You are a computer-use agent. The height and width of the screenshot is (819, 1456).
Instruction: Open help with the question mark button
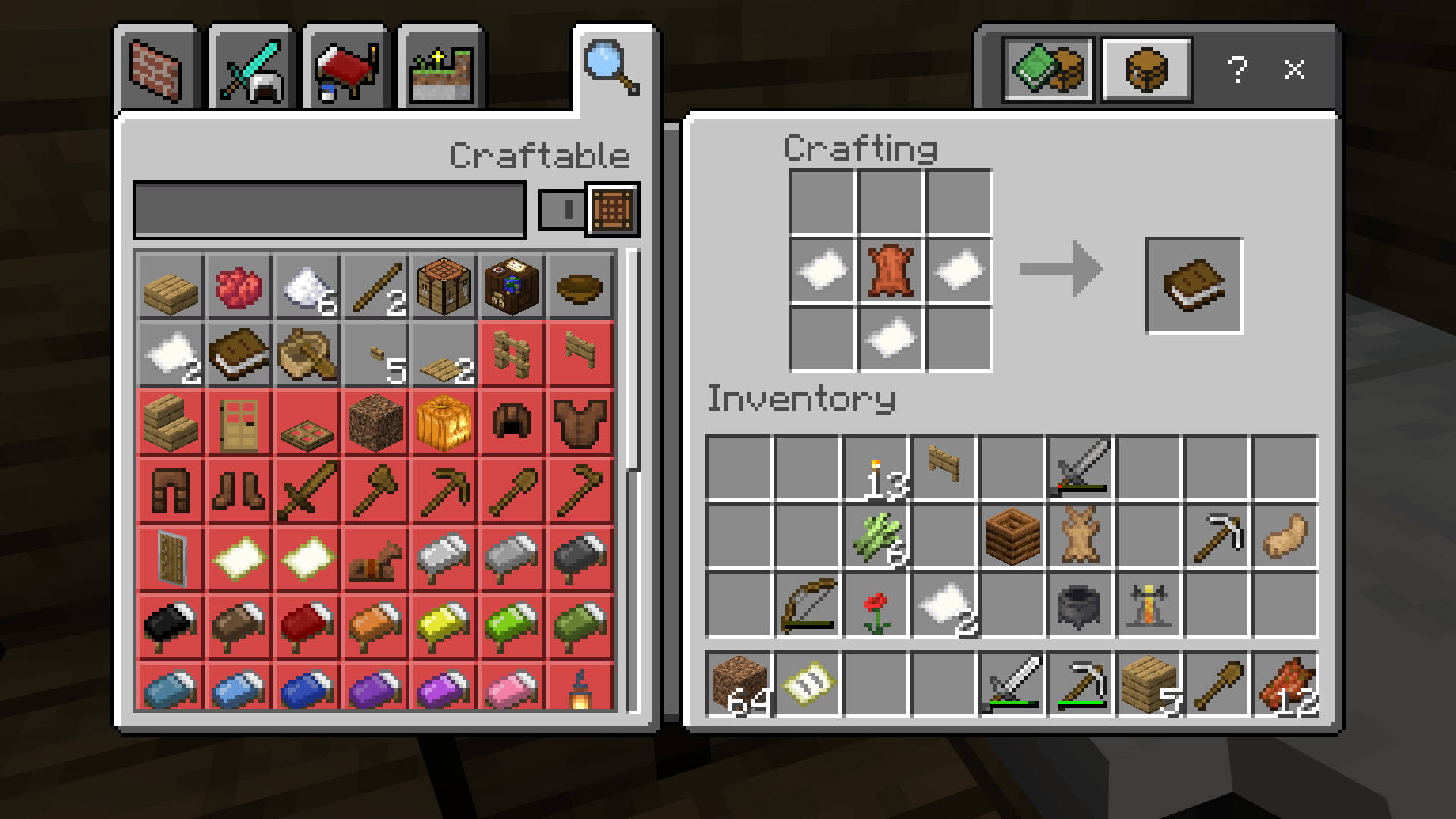(x=1239, y=70)
